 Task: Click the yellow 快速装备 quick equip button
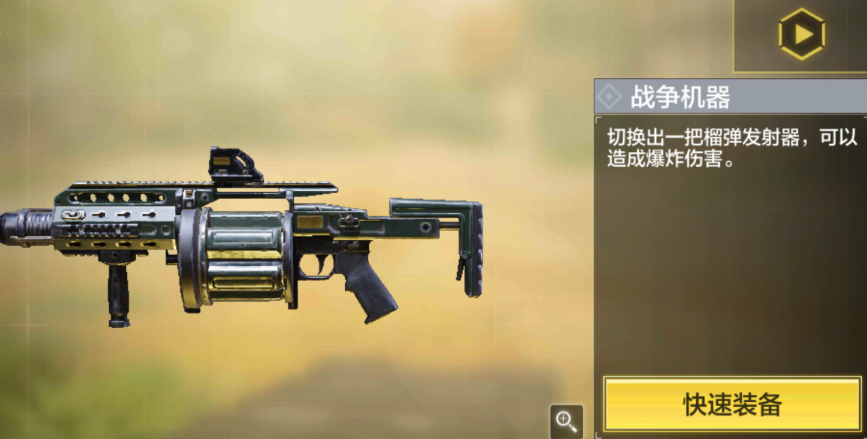click(x=732, y=404)
